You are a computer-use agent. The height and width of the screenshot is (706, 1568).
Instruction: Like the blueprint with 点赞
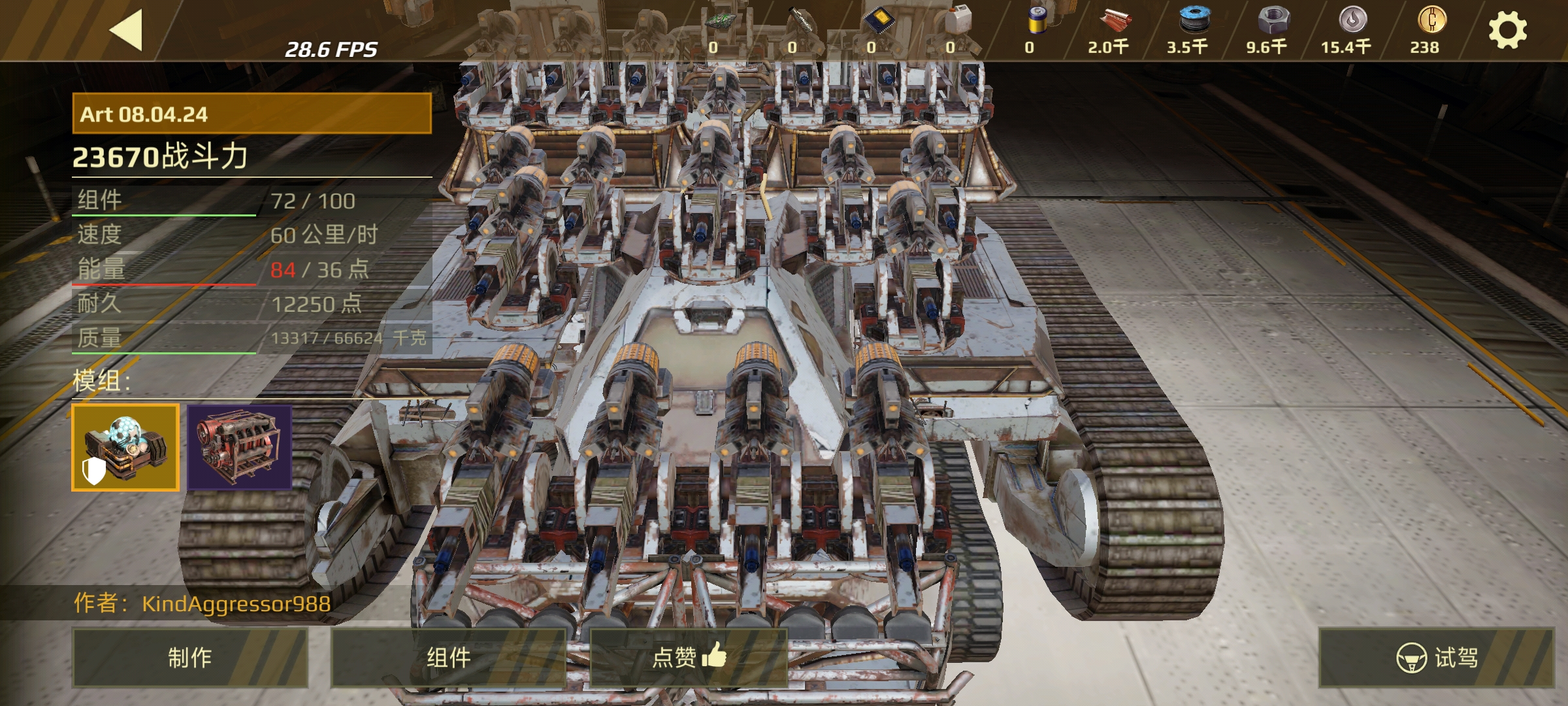point(689,657)
